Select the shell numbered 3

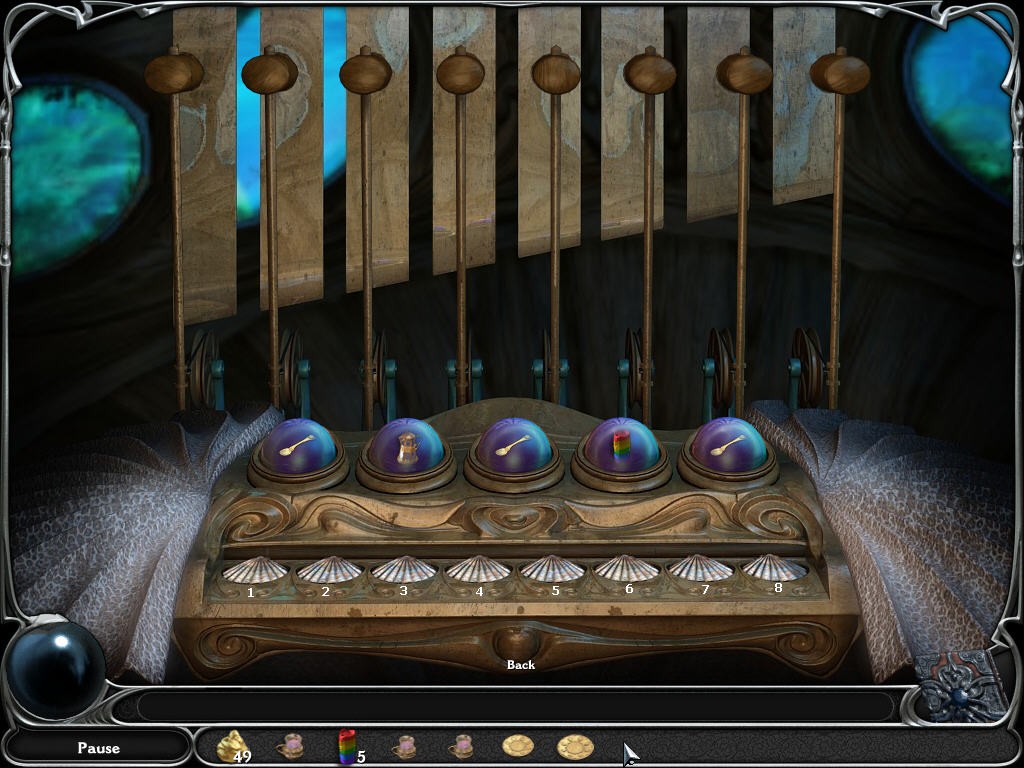pos(404,571)
